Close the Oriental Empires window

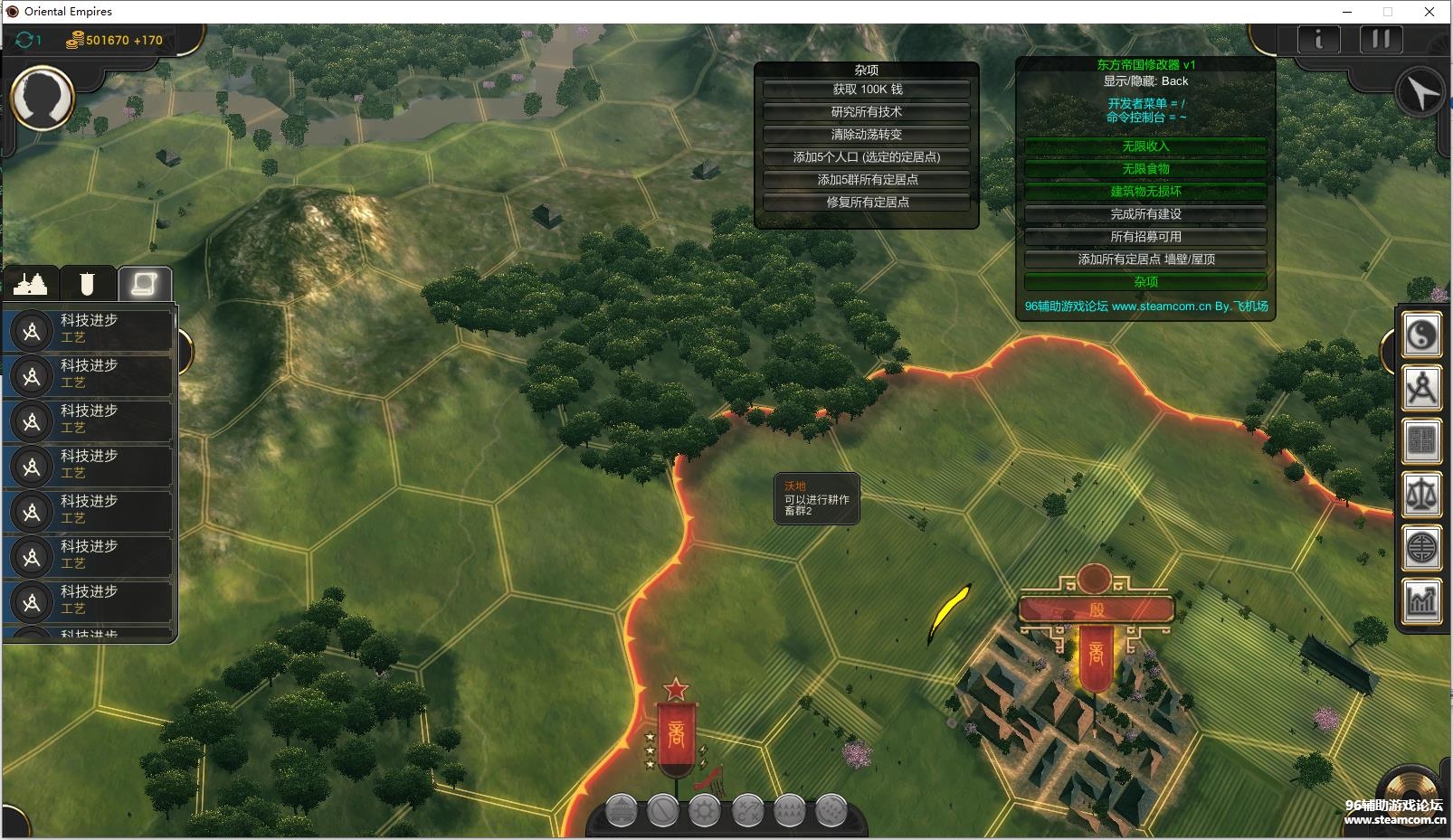click(1429, 12)
